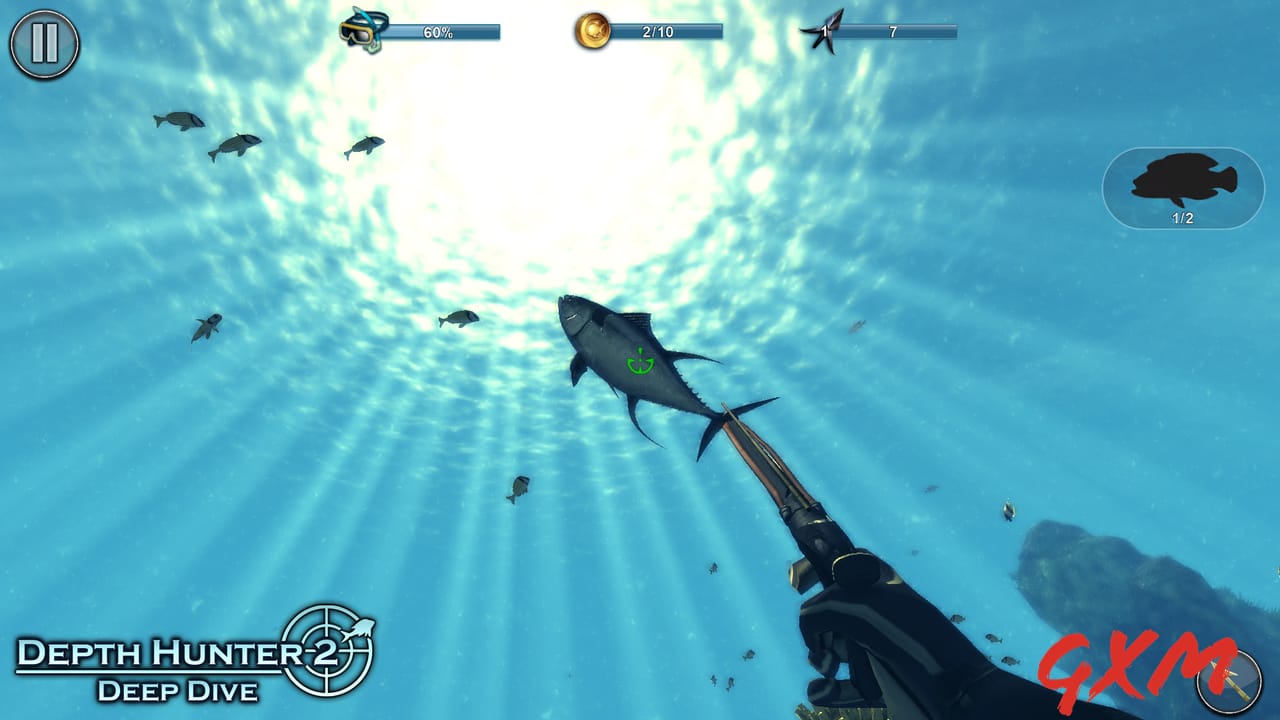Click the 2/10 coins label
Screen dimensions: 1280x720
tap(660, 29)
